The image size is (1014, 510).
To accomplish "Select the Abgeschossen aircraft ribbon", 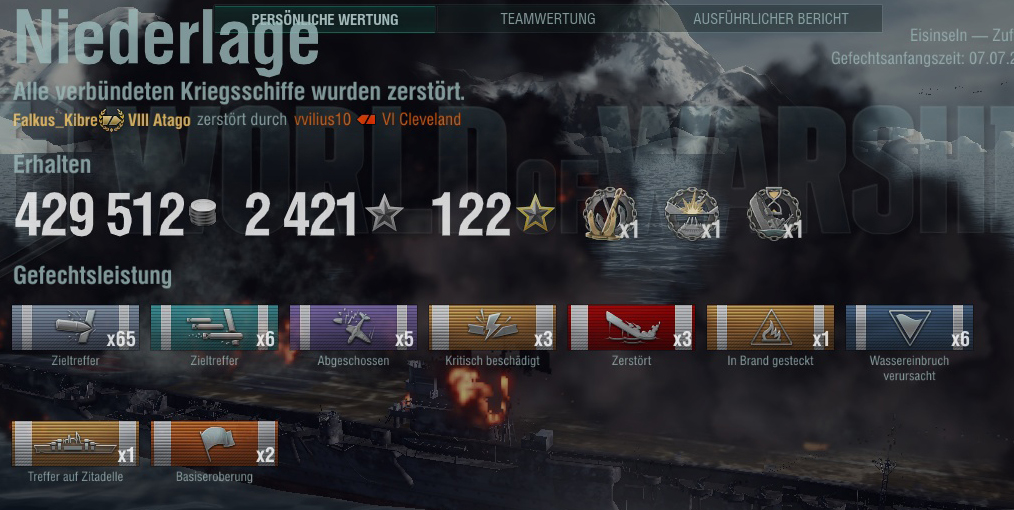I will click(x=352, y=328).
